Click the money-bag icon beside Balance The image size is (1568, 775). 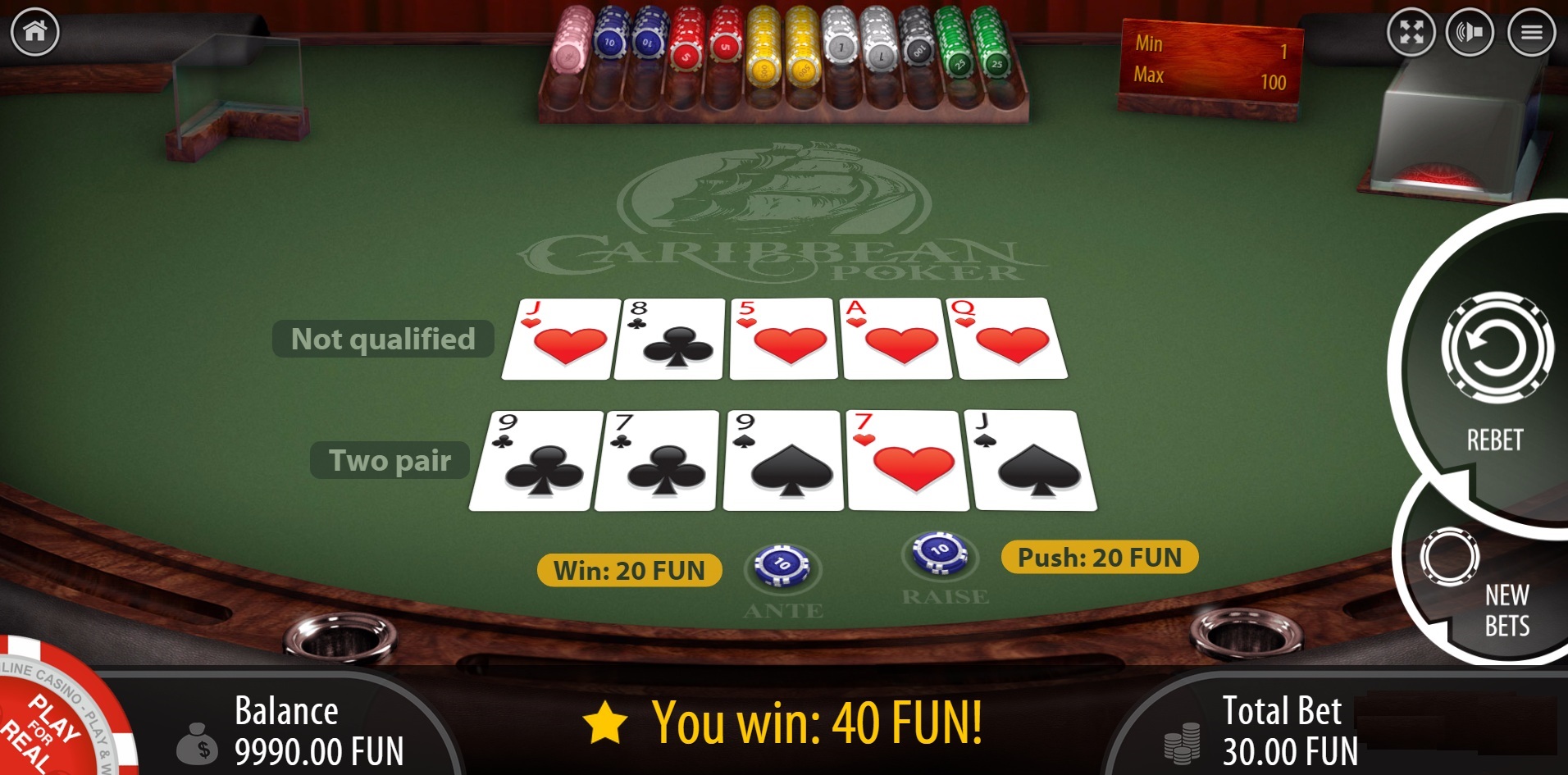click(200, 742)
